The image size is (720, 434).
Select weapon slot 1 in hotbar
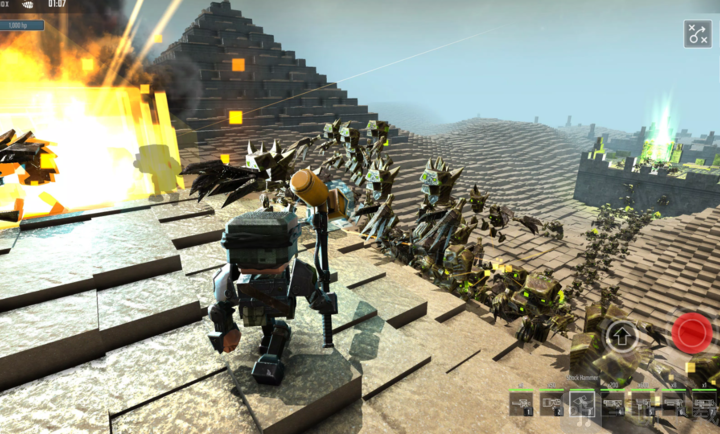(x=522, y=403)
